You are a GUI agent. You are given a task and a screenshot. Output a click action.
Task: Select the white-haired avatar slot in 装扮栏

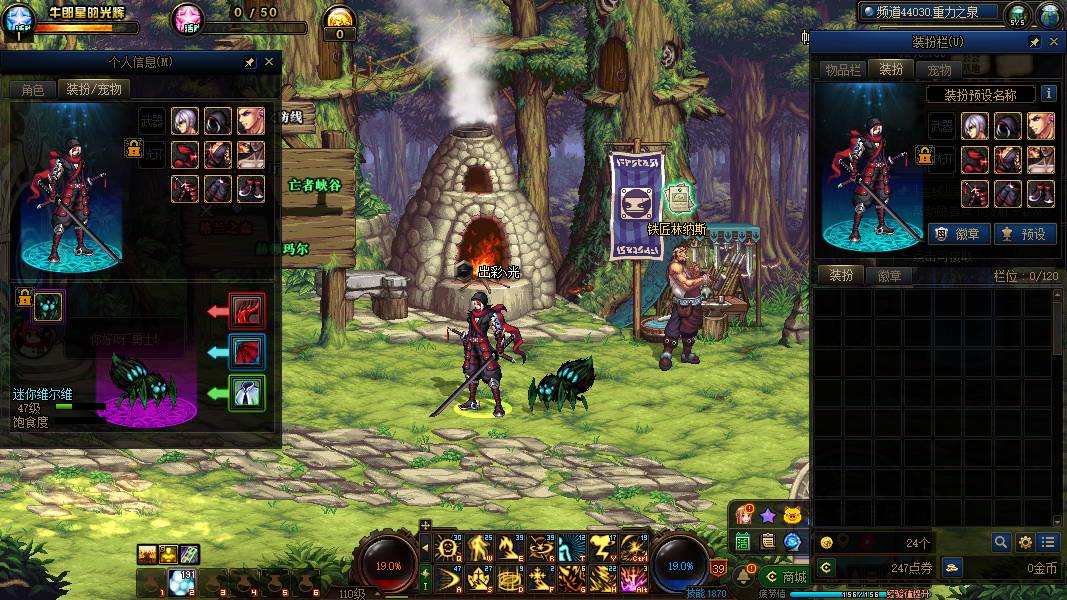(x=974, y=126)
